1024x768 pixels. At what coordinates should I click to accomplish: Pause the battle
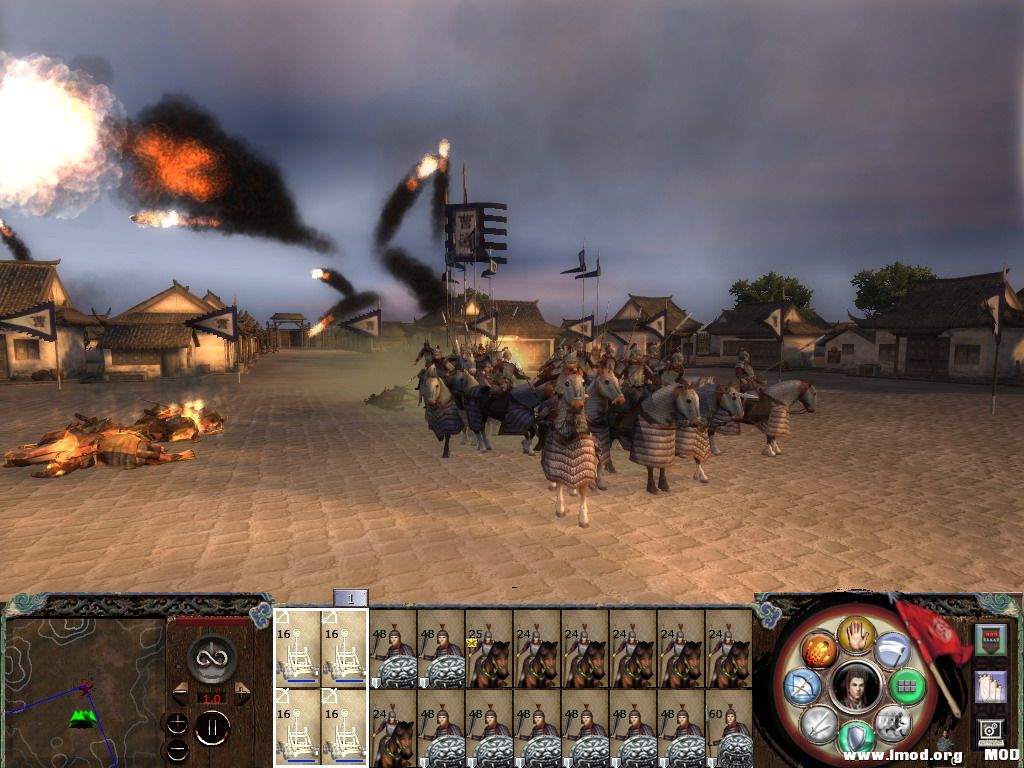(x=212, y=728)
